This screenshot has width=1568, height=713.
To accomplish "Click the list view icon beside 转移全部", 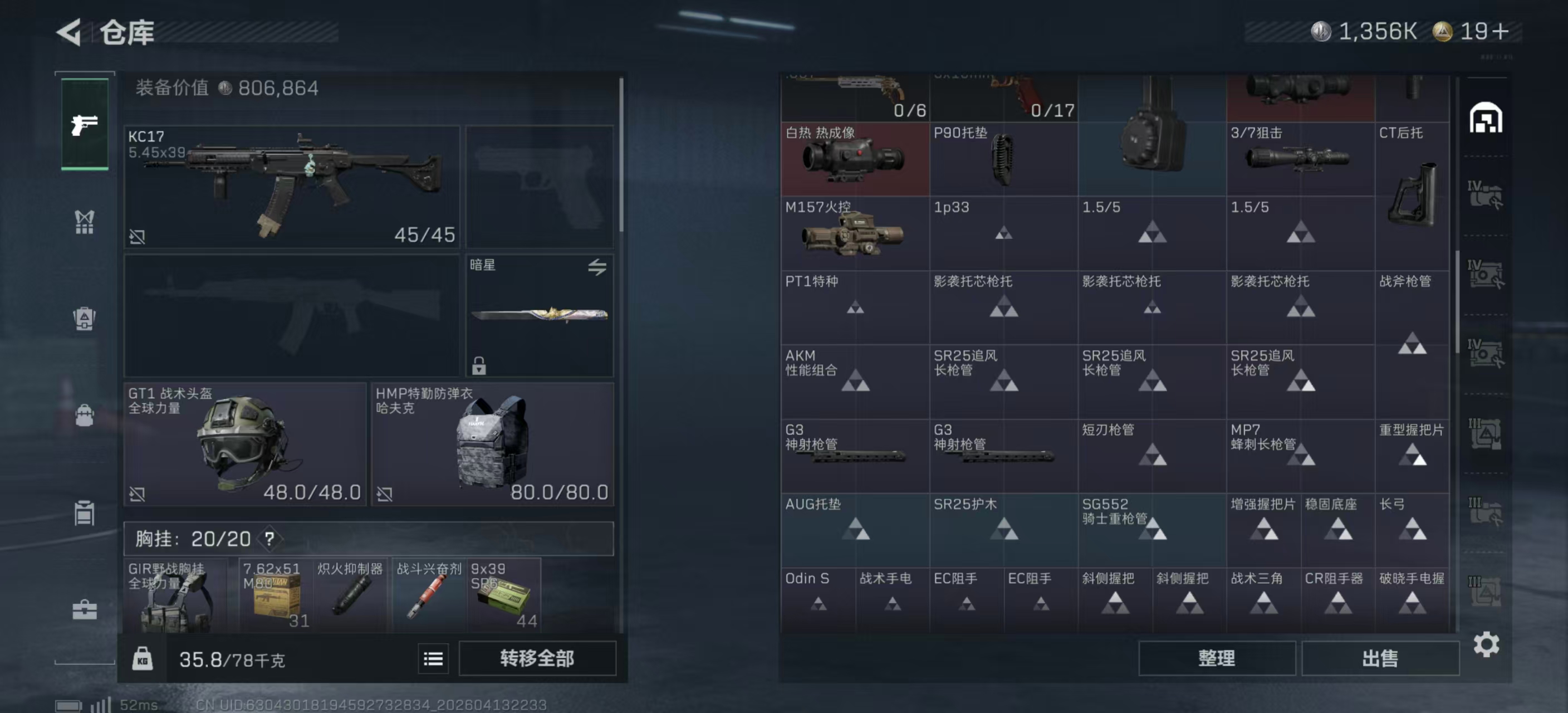I will (x=432, y=658).
